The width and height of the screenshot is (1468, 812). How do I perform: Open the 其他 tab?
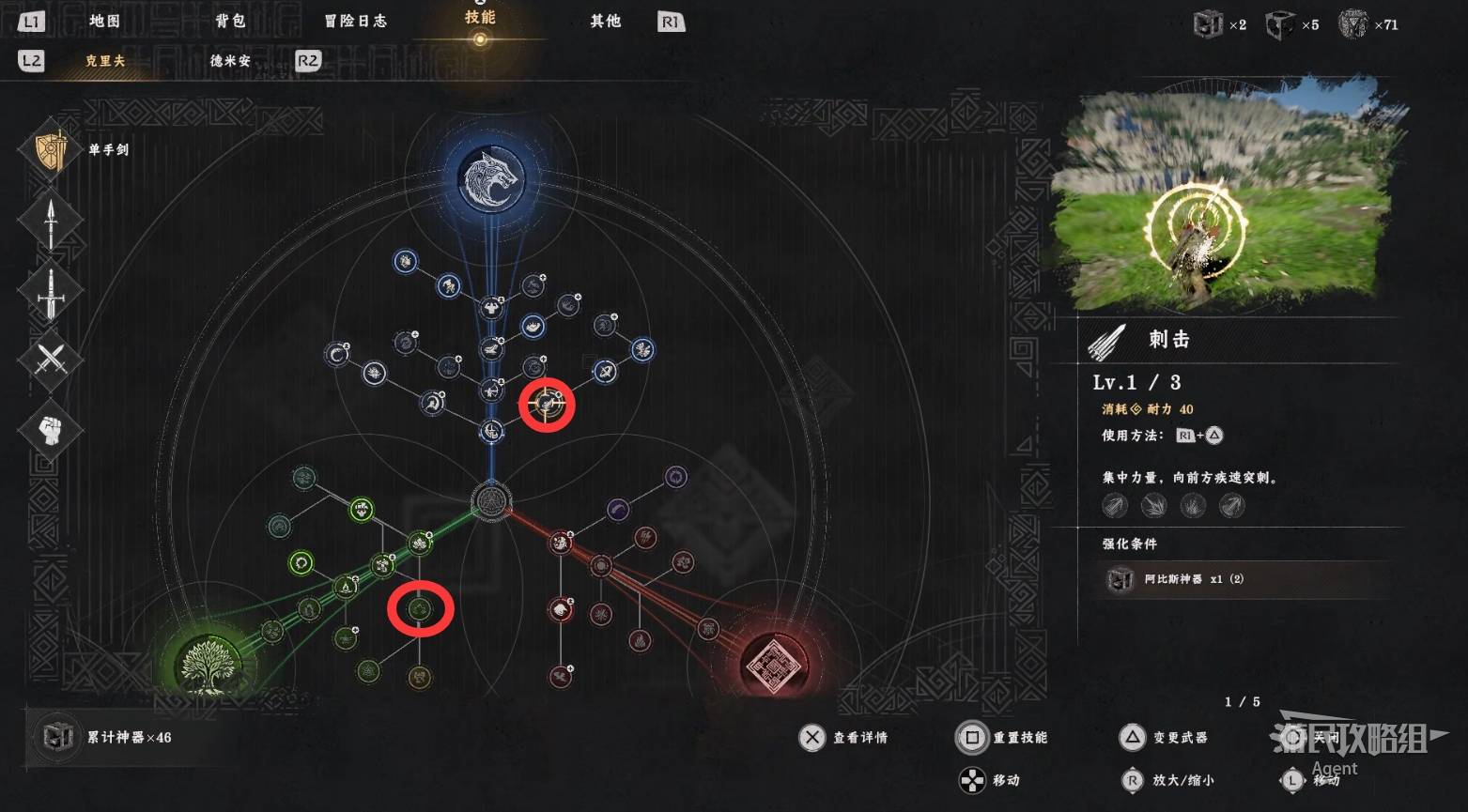click(x=605, y=21)
